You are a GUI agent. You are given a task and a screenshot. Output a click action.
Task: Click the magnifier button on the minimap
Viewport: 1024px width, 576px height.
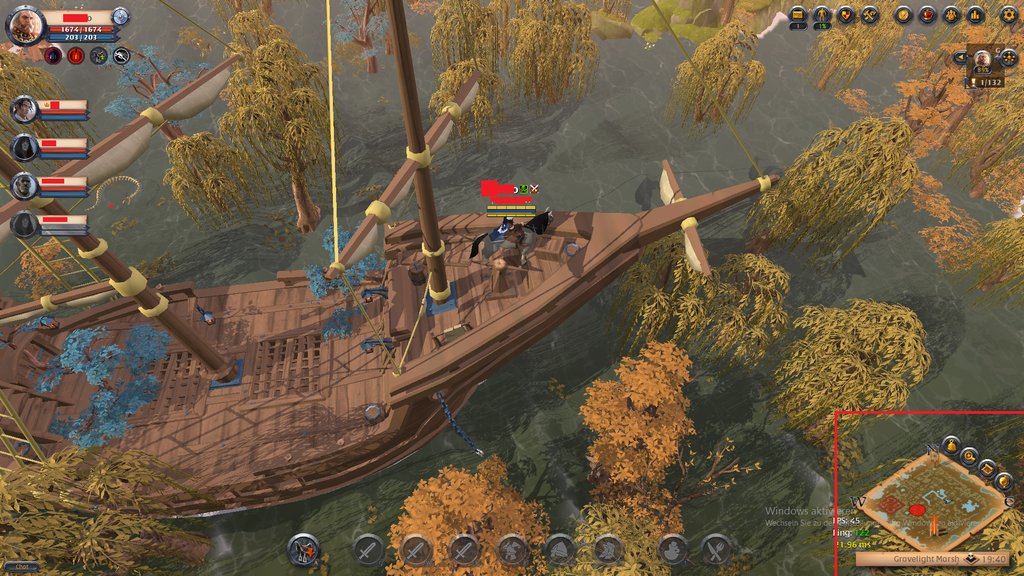tap(967, 456)
